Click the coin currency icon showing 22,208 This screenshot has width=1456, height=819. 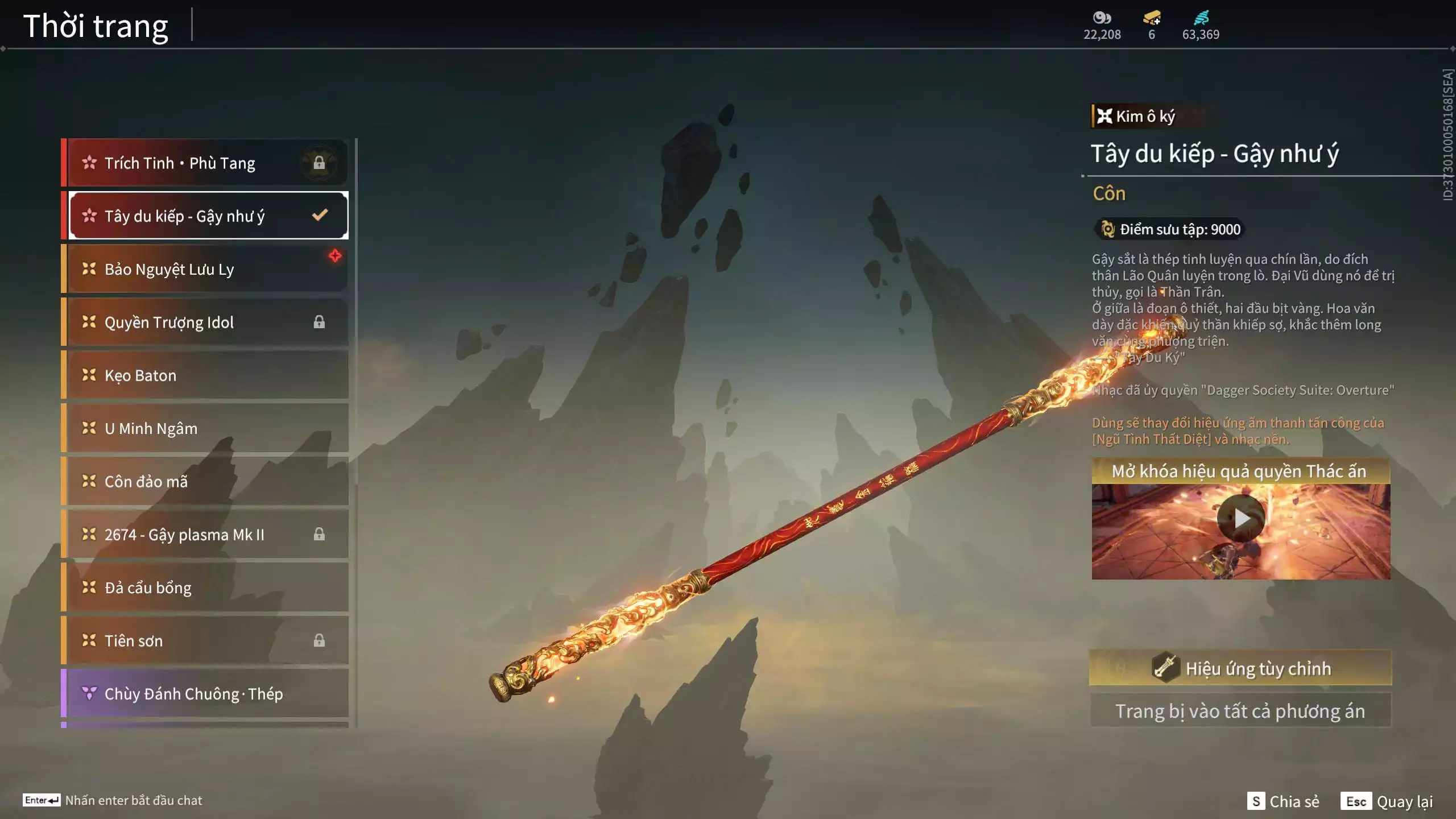coord(1101,18)
